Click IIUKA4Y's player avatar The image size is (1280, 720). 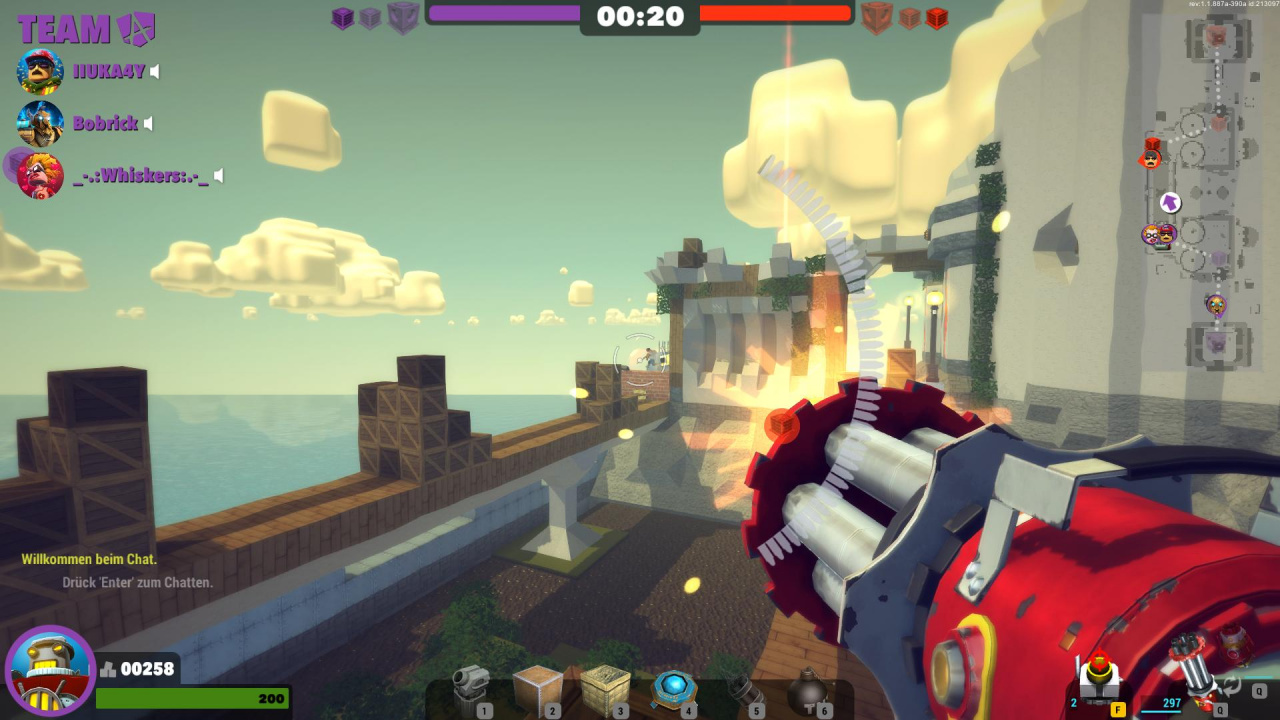point(40,71)
